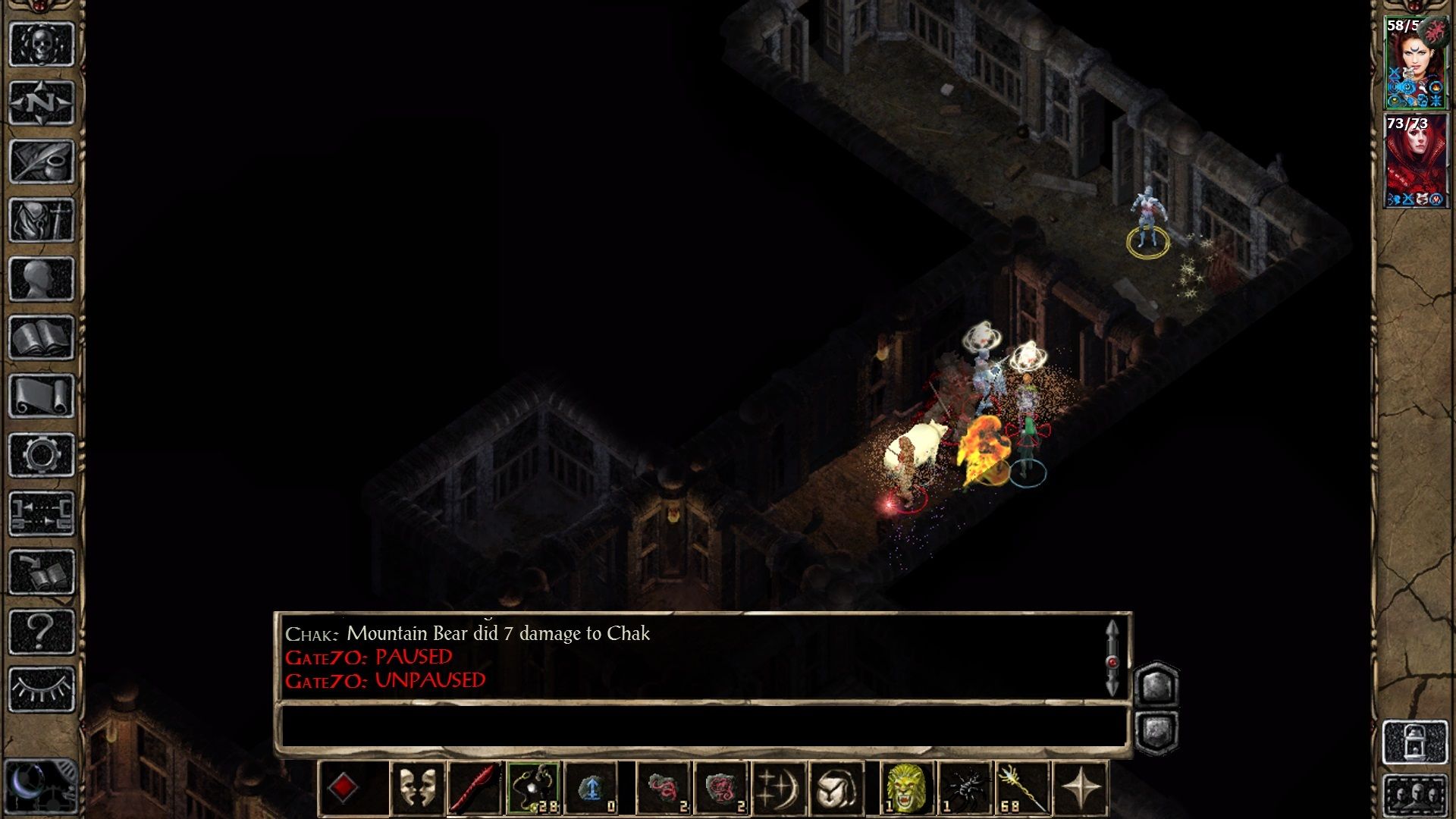The width and height of the screenshot is (1456, 819).
Task: Click the question mark help button
Action: click(42, 631)
